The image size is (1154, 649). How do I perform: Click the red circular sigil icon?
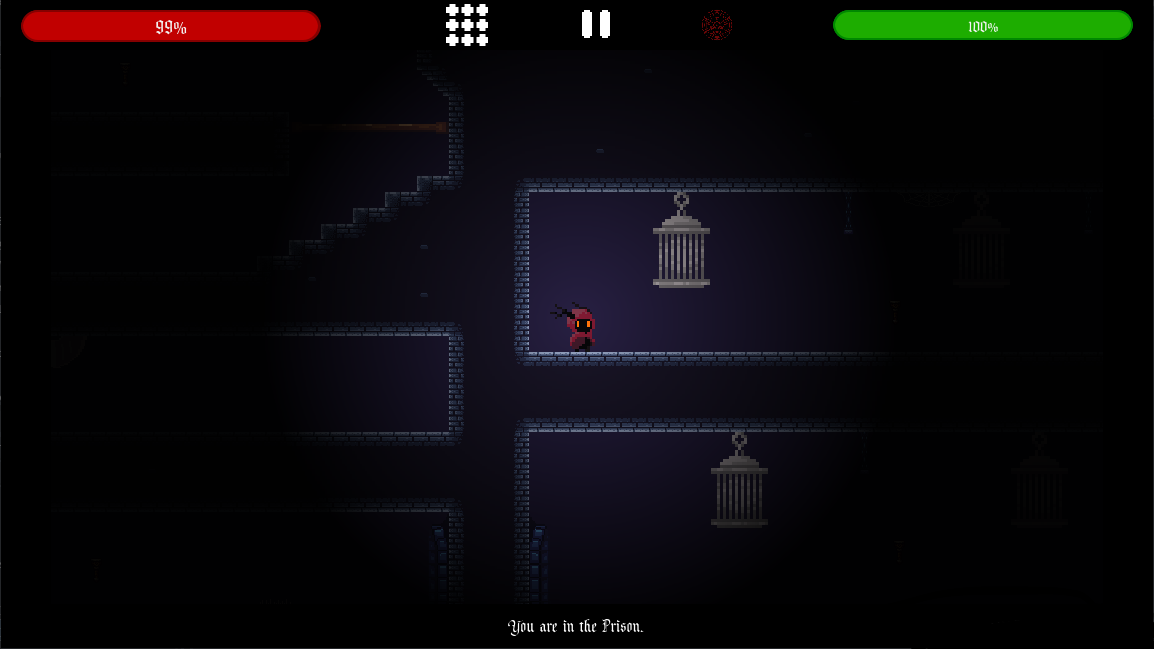716,25
